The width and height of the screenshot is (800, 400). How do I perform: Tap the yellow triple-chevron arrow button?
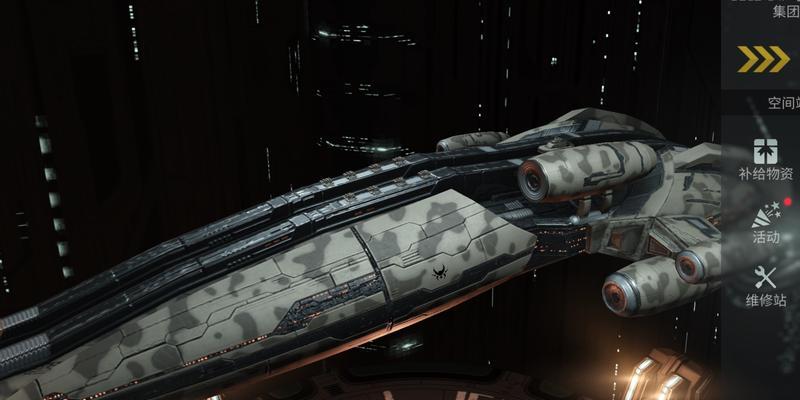click(764, 60)
